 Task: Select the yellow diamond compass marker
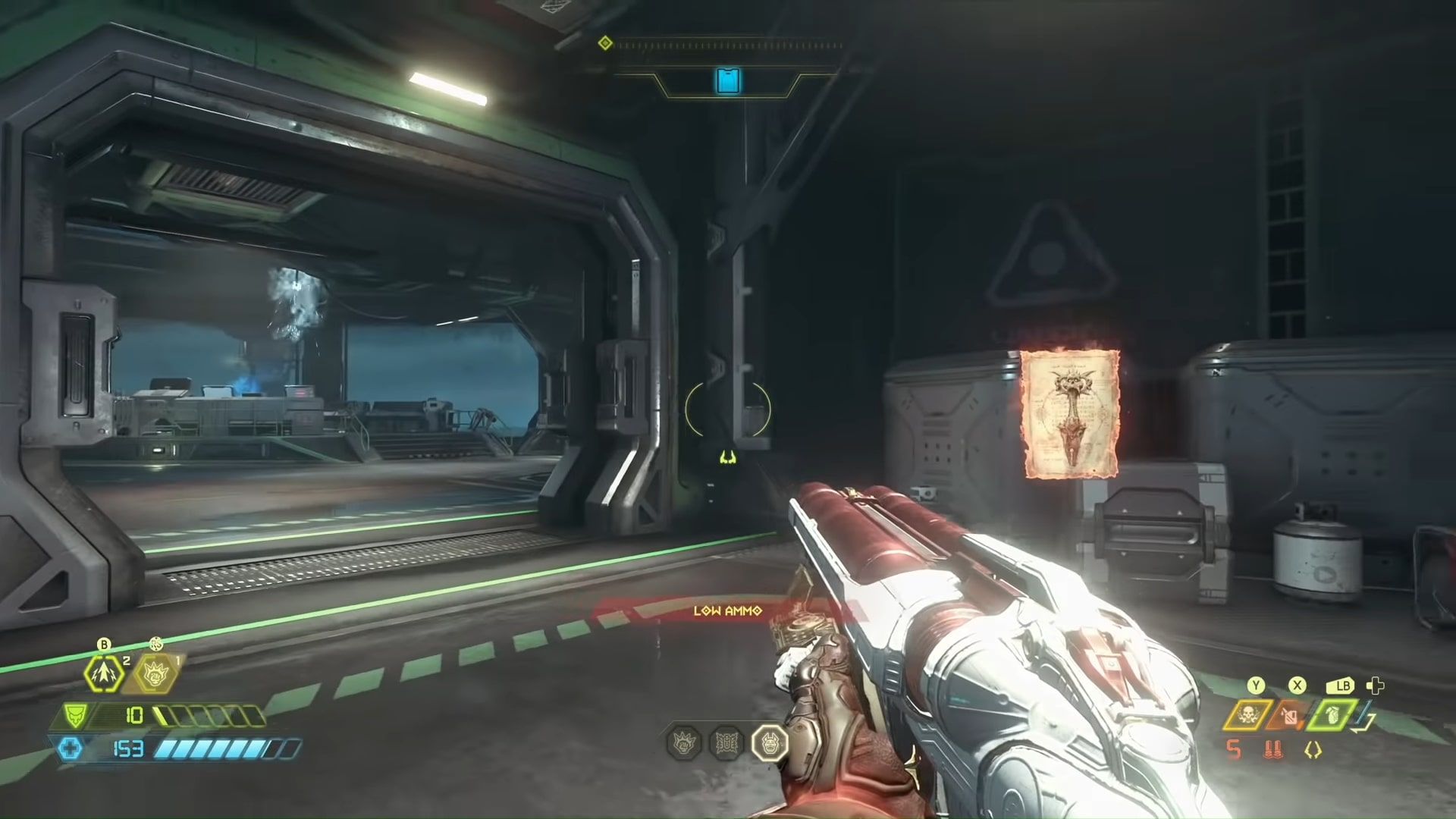(605, 43)
